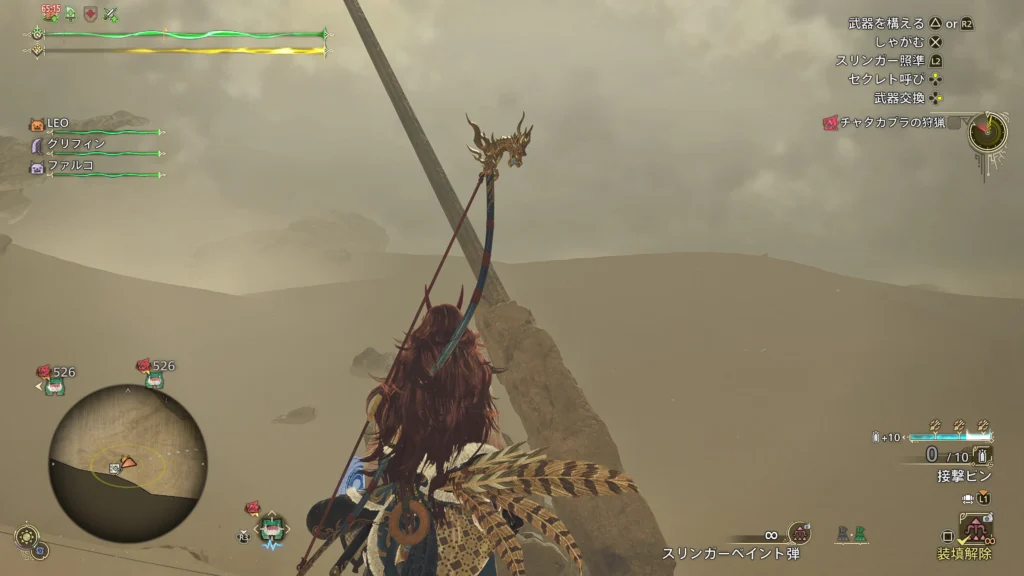Image resolution: width=1024 pixels, height=576 pixels.
Task: Select the 接撃ビン bow coating icon
Action: [982, 456]
